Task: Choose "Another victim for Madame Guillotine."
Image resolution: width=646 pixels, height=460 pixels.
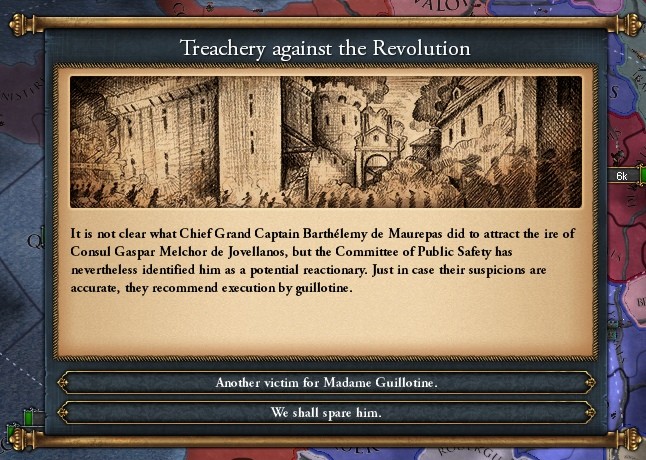Action: point(325,383)
